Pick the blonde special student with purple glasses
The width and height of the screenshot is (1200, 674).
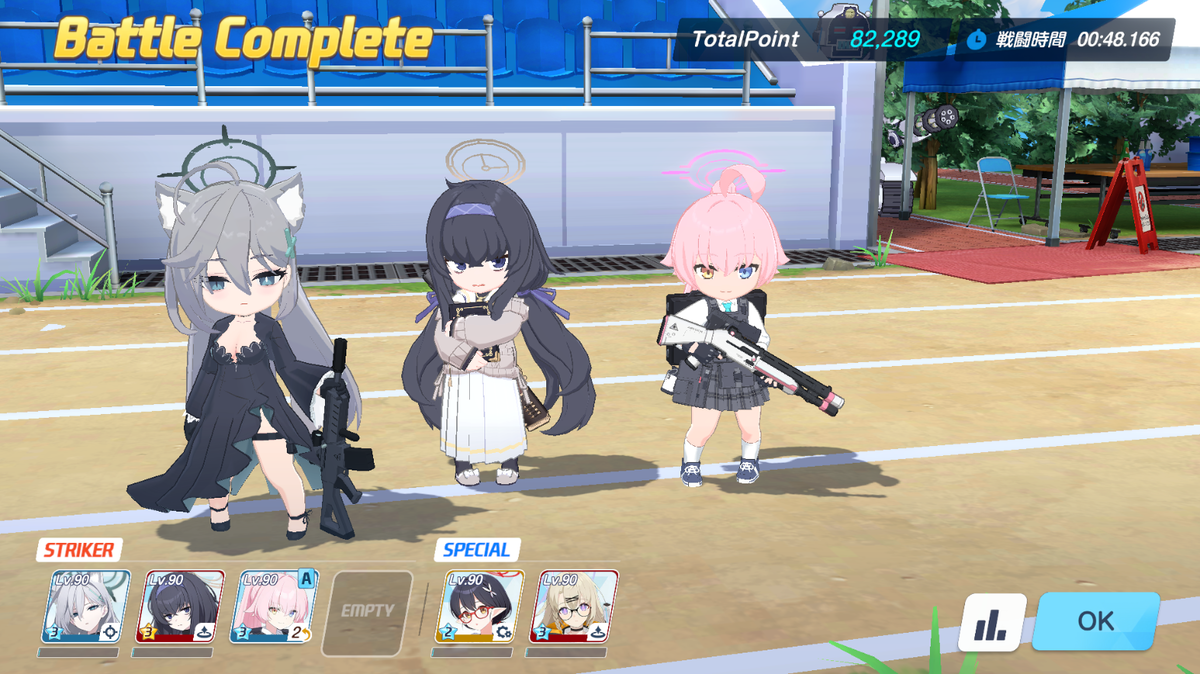pyautogui.click(x=574, y=607)
